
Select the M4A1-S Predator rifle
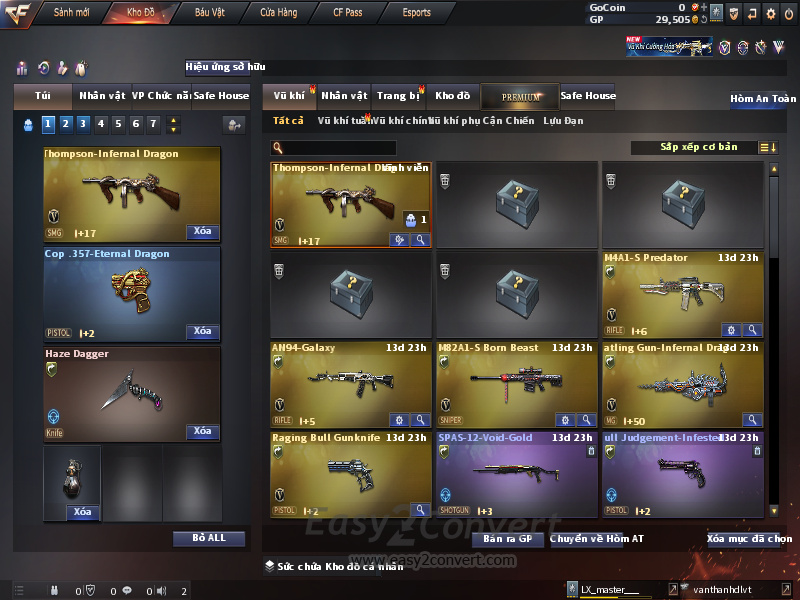[x=683, y=294]
